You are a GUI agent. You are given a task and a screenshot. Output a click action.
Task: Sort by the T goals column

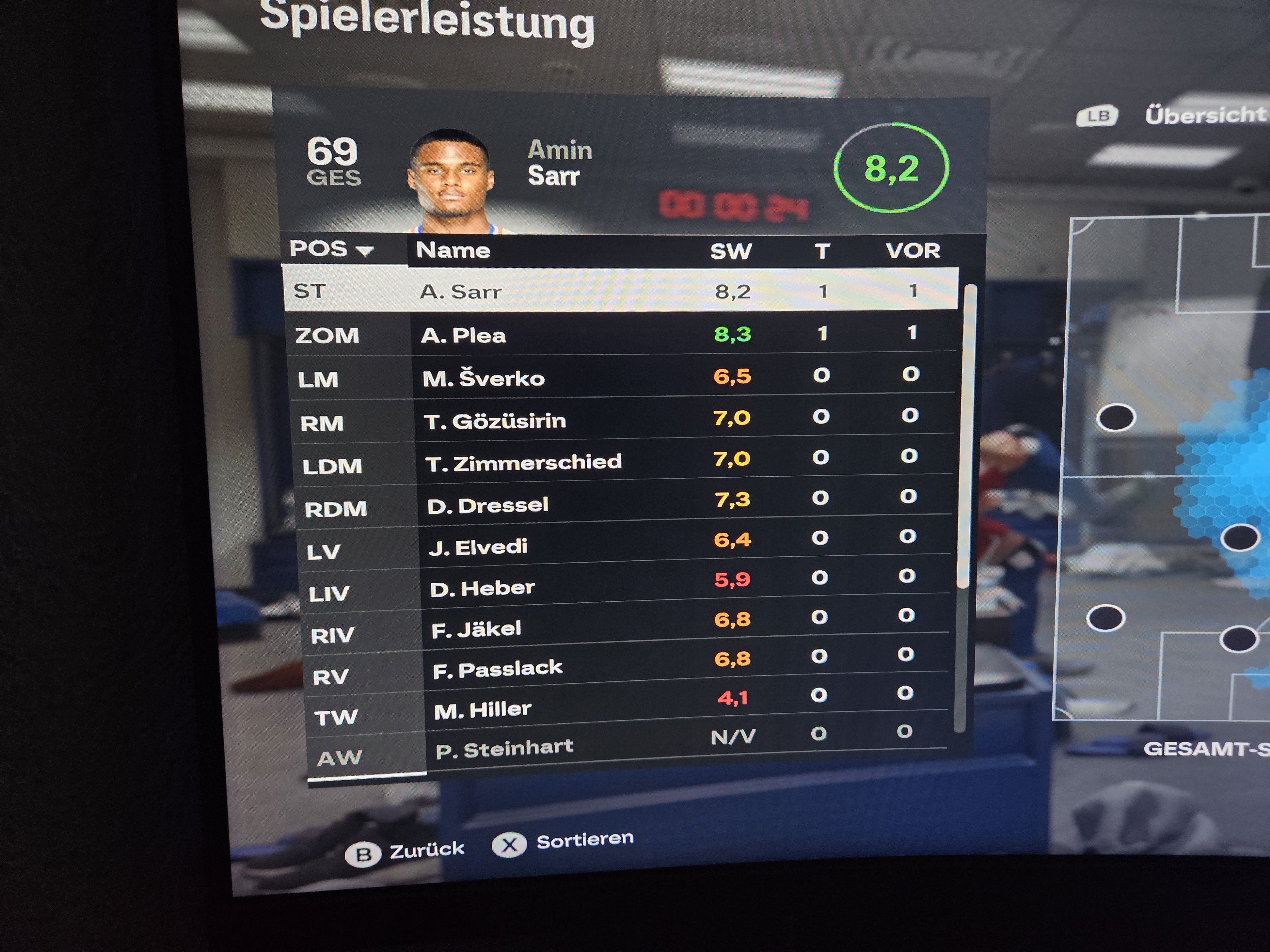pyautogui.click(x=822, y=251)
